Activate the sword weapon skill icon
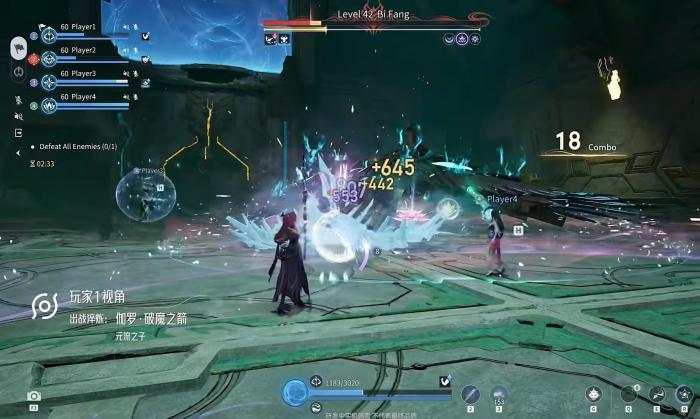700x419 pixels. click(470, 394)
